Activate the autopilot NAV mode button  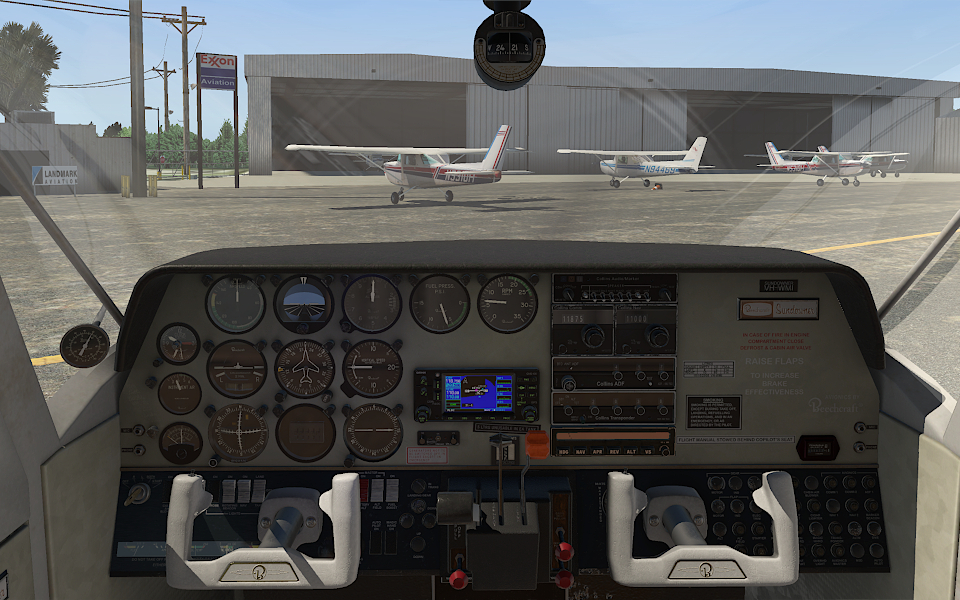point(581,452)
